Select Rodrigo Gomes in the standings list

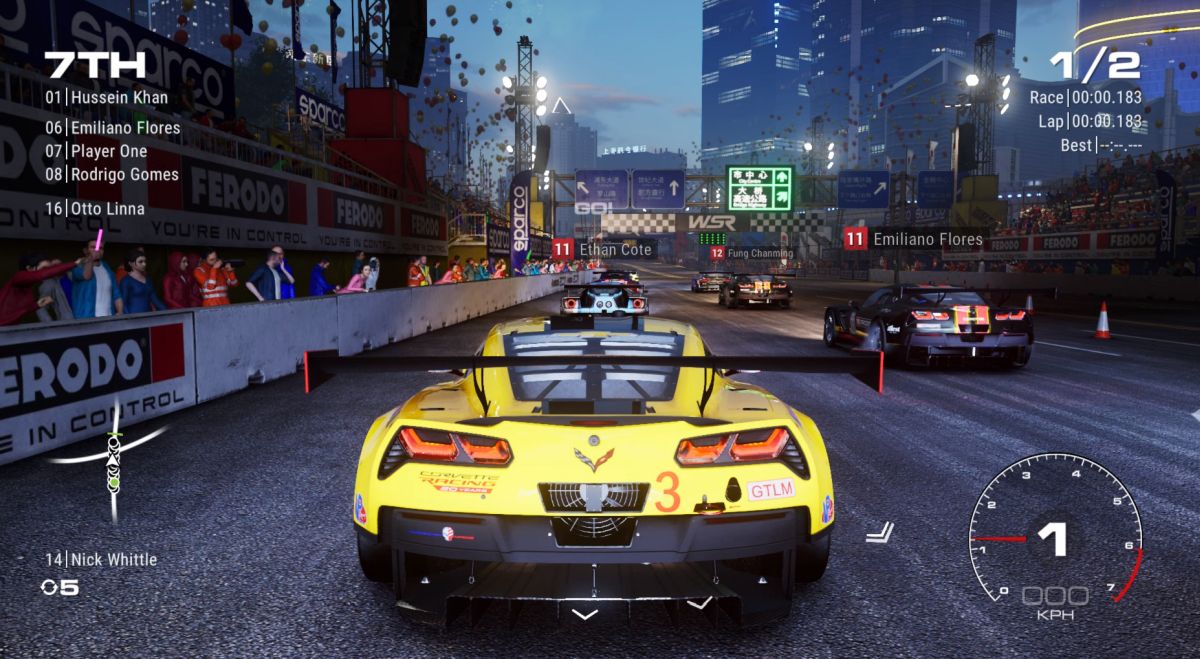pos(112,174)
